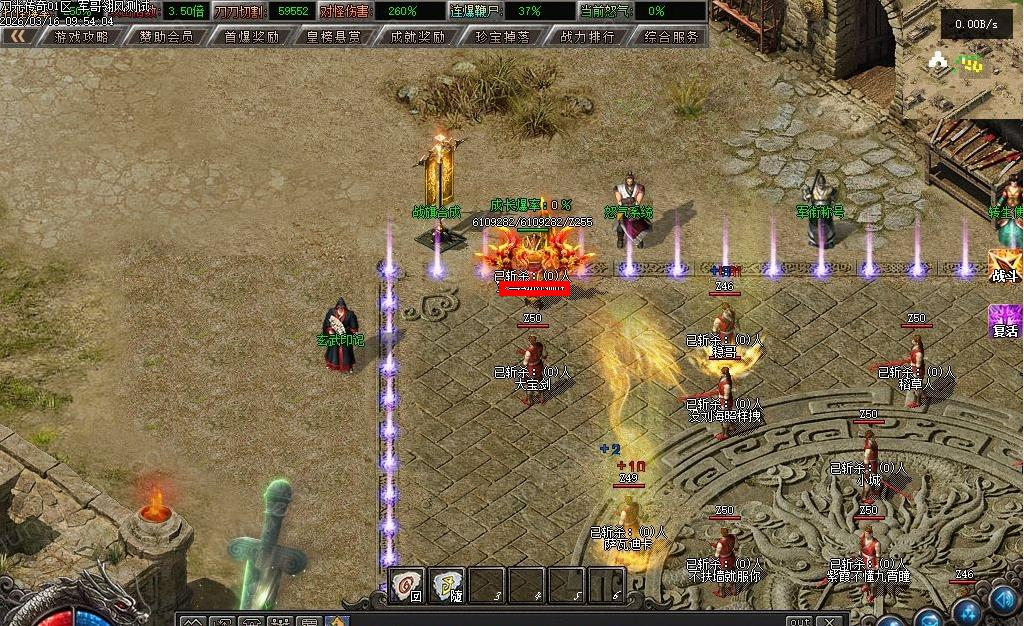
Task: Toggle the speaker sound button
Action: pyautogui.click(x=1005, y=598)
